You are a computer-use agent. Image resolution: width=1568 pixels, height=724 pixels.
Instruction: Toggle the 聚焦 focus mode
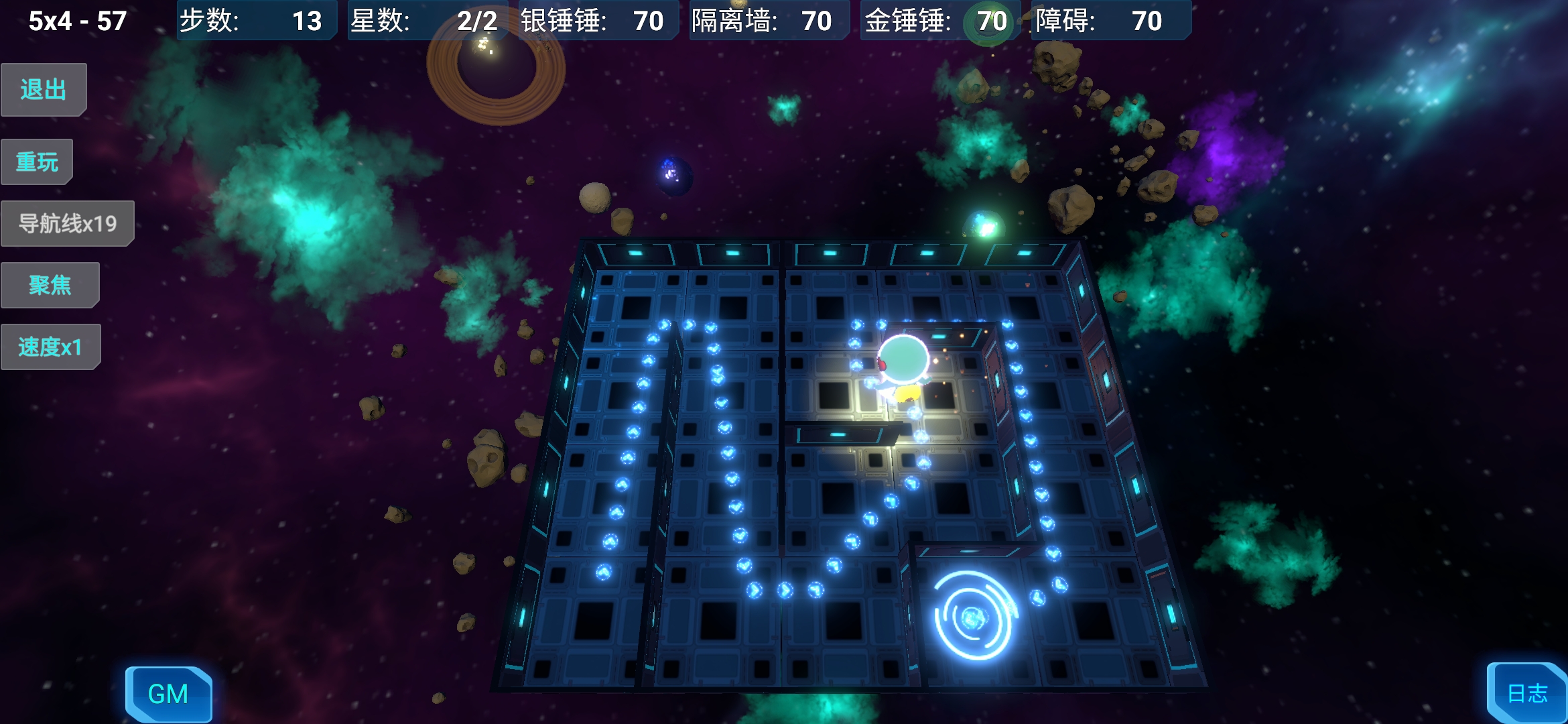(x=50, y=284)
